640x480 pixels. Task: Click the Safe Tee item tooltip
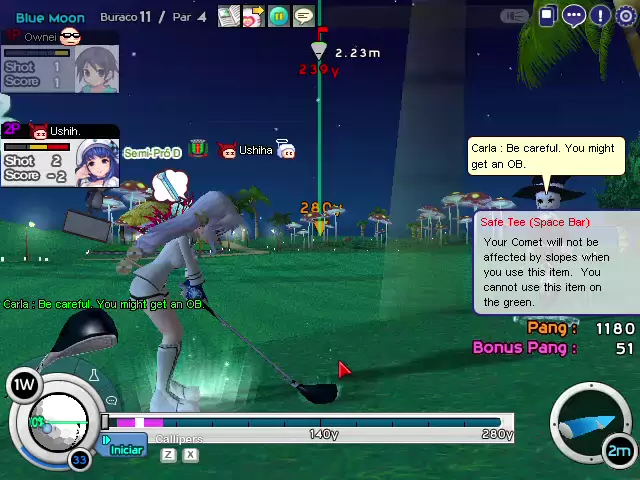click(555, 264)
